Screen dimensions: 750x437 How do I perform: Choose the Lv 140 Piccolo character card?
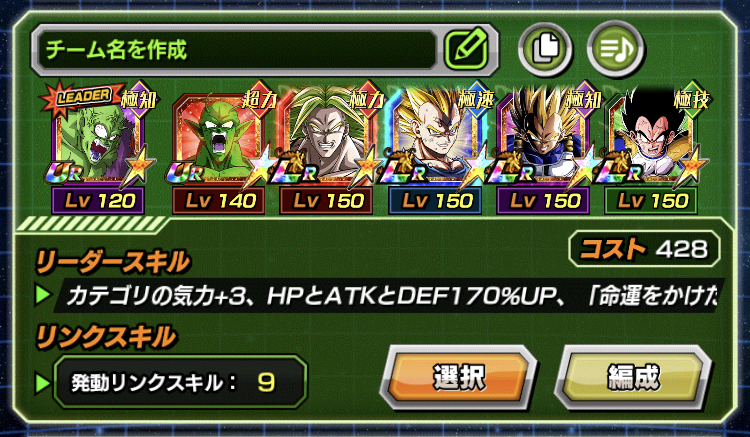tap(219, 148)
